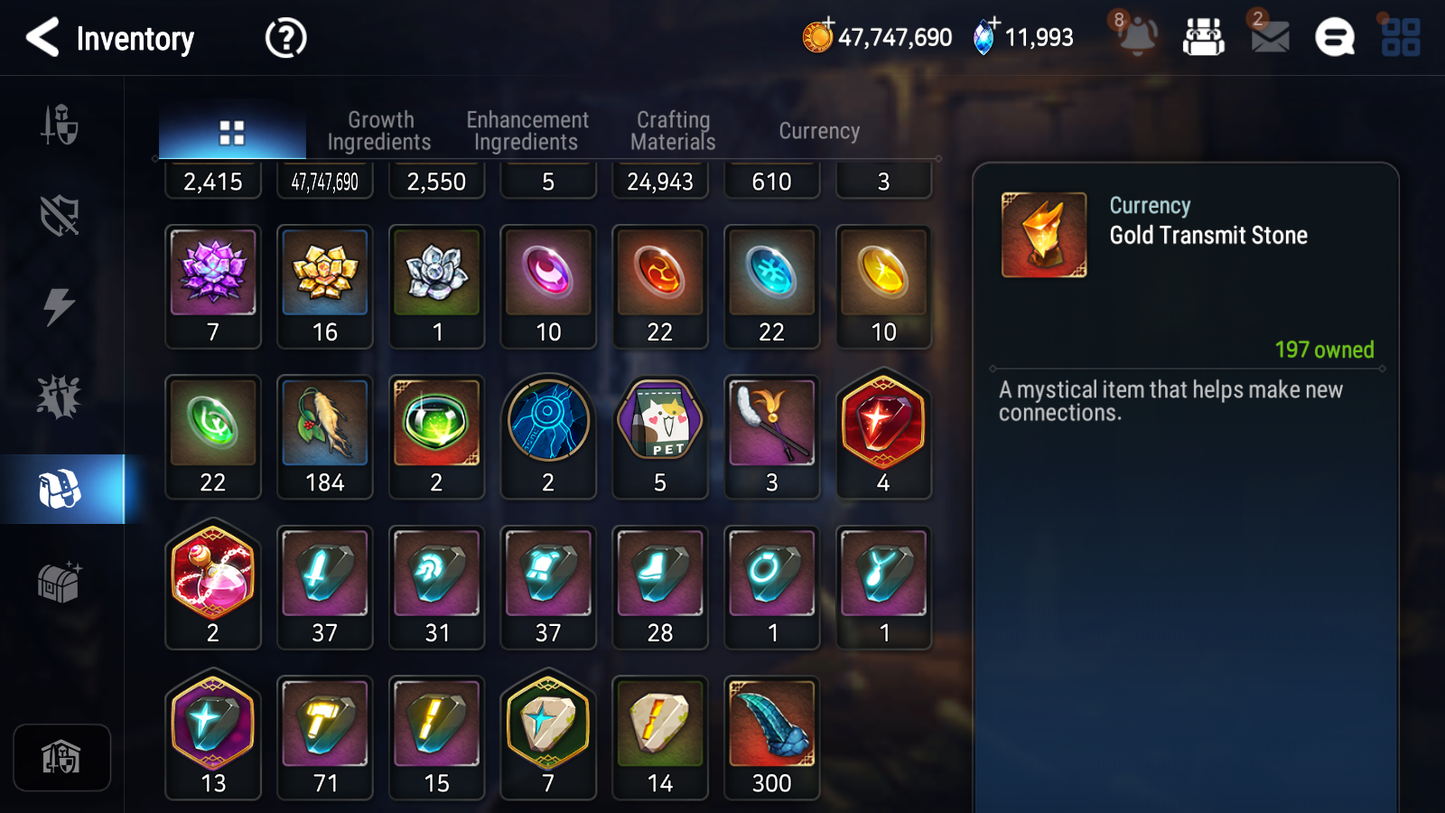Click the back arrow next to Inventory
1445x813 pixels.
[41, 38]
